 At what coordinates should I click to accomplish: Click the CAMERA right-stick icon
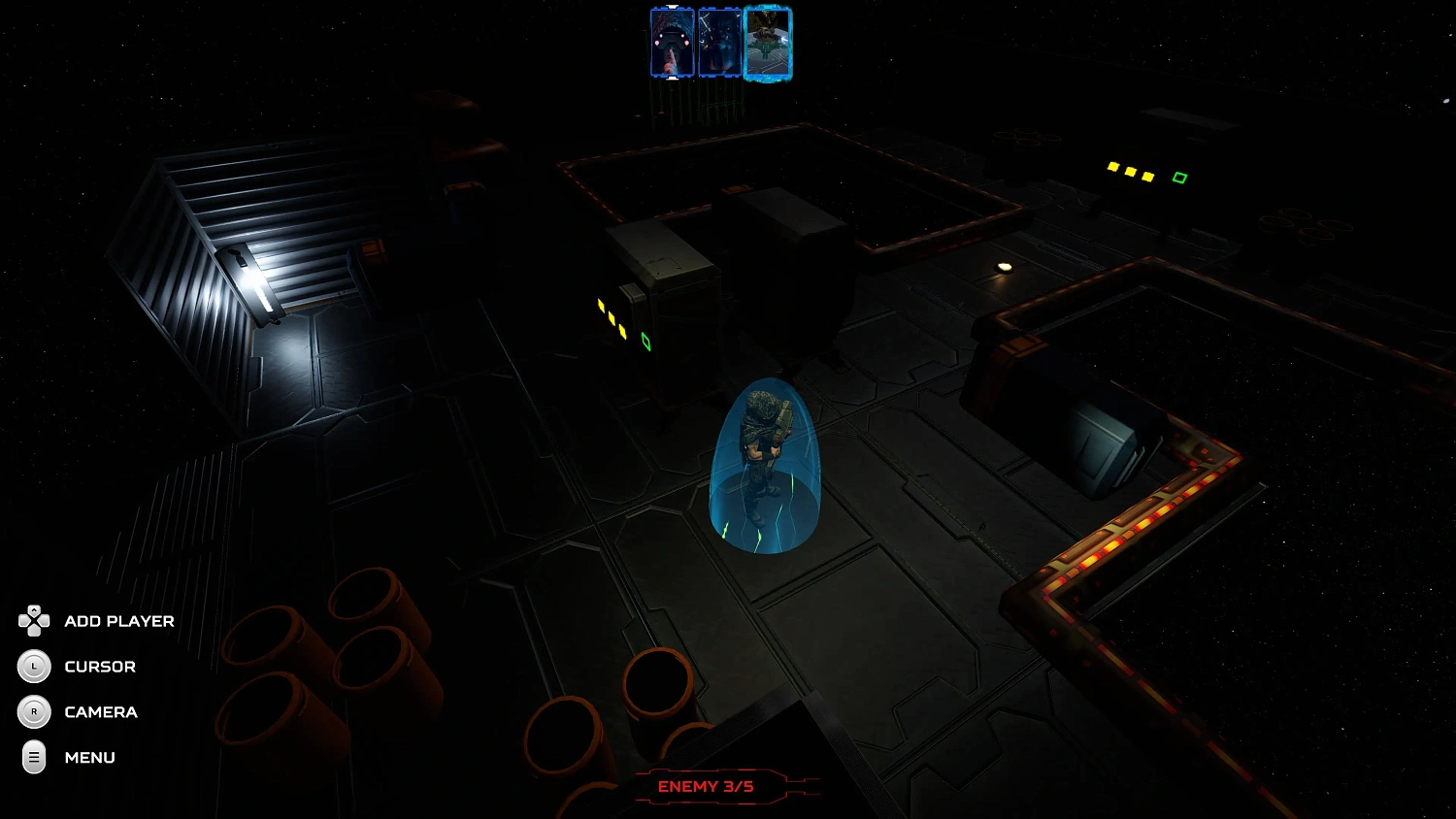pyautogui.click(x=34, y=711)
